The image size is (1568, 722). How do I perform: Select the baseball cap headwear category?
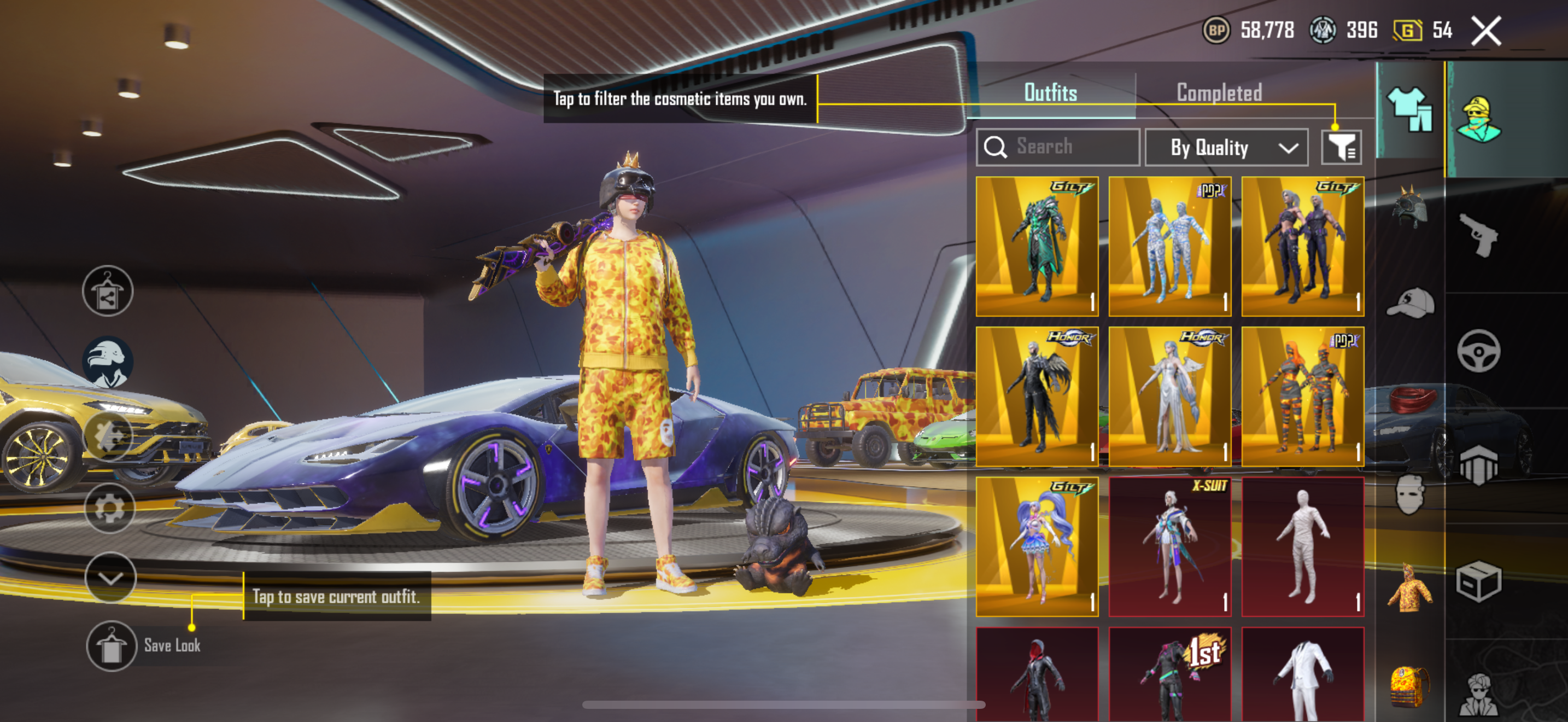(x=1410, y=303)
